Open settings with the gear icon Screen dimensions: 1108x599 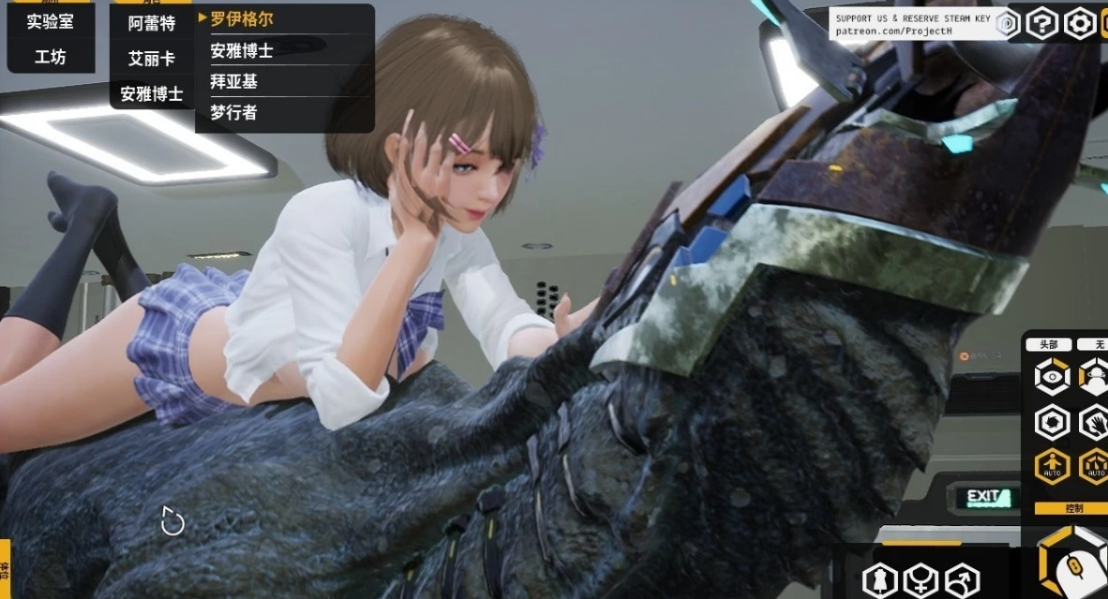click(x=1079, y=23)
